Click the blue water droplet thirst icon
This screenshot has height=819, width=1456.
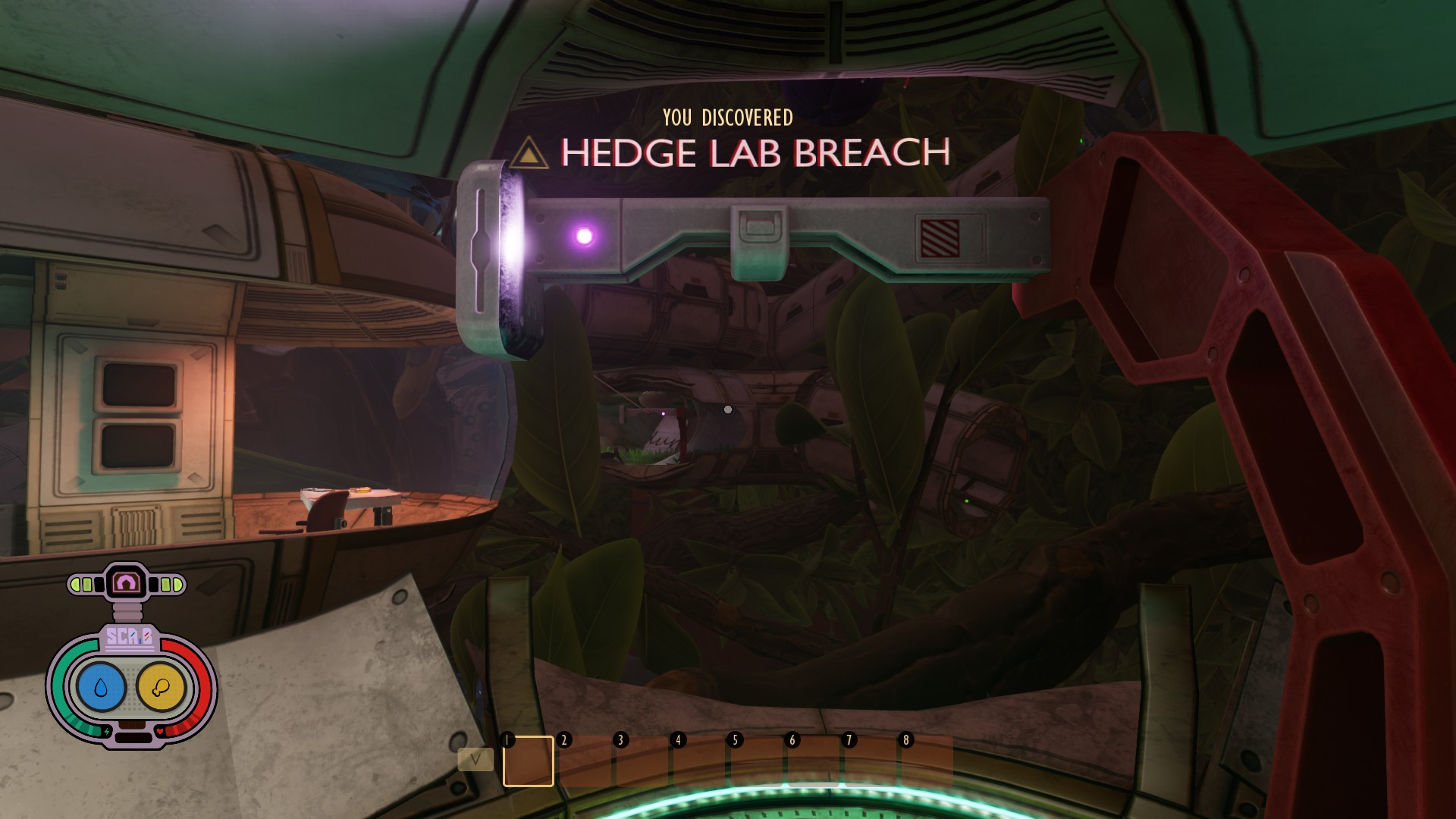click(x=100, y=686)
